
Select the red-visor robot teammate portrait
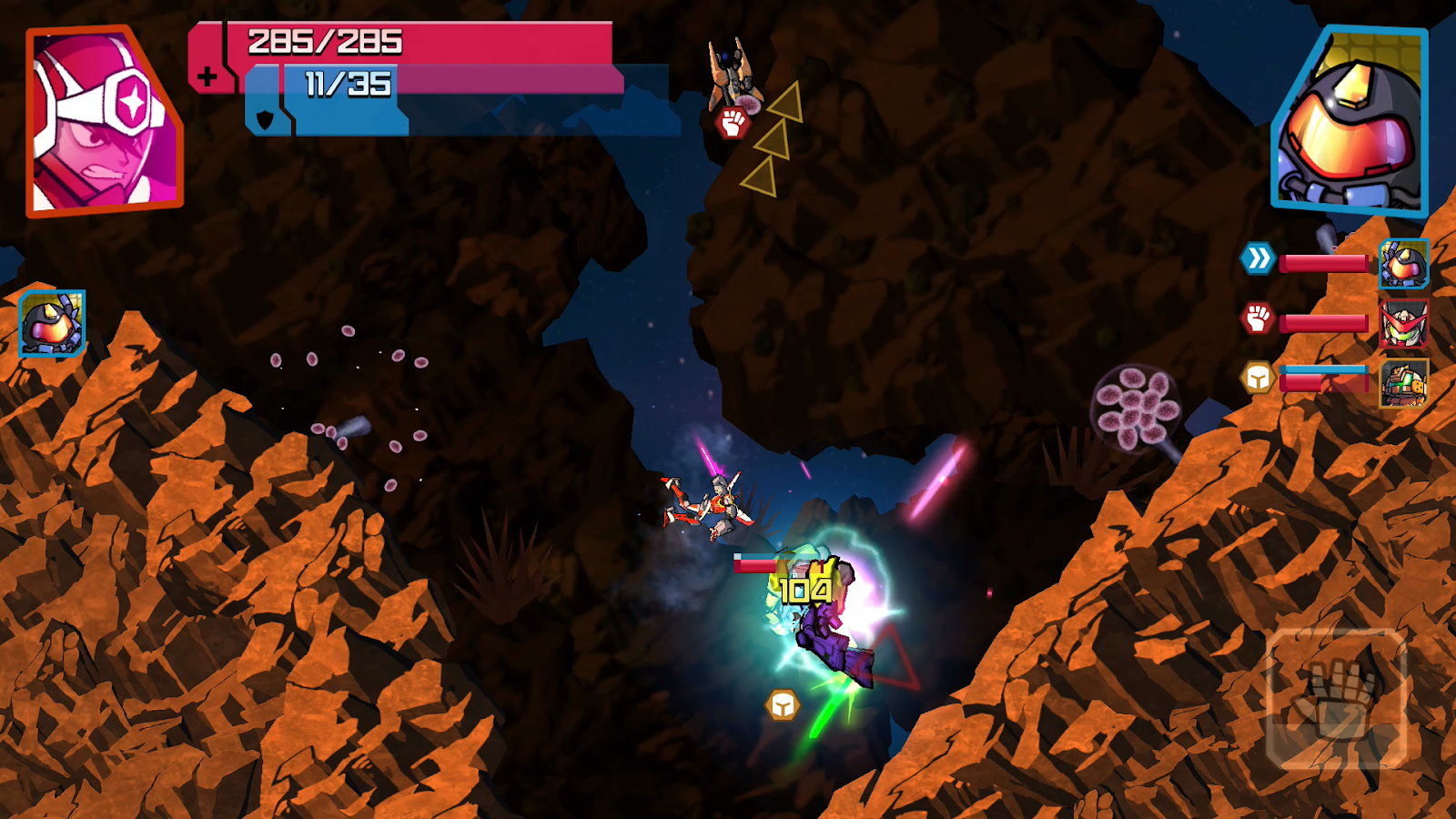[1403, 323]
